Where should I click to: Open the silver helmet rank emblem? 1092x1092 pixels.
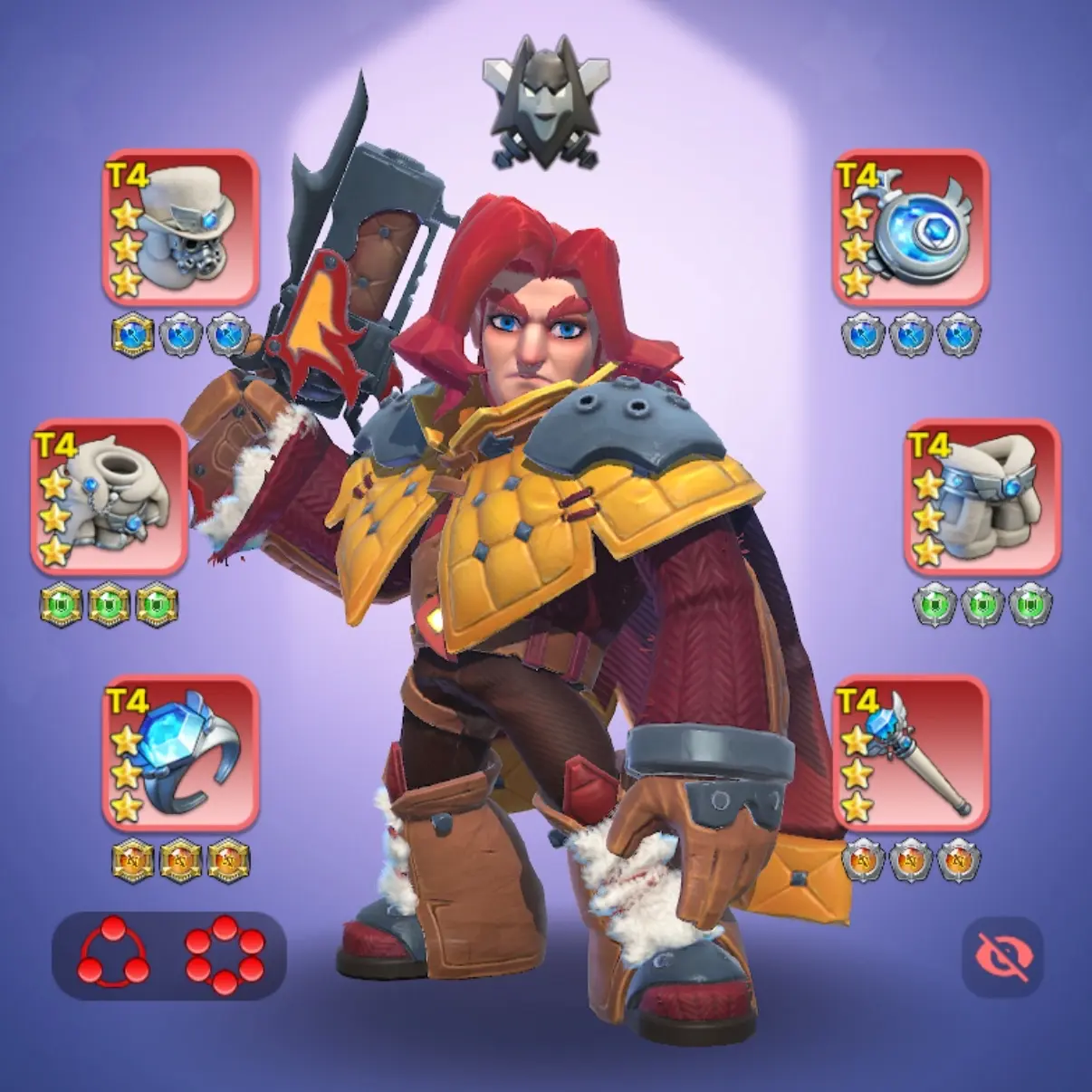(x=546, y=101)
